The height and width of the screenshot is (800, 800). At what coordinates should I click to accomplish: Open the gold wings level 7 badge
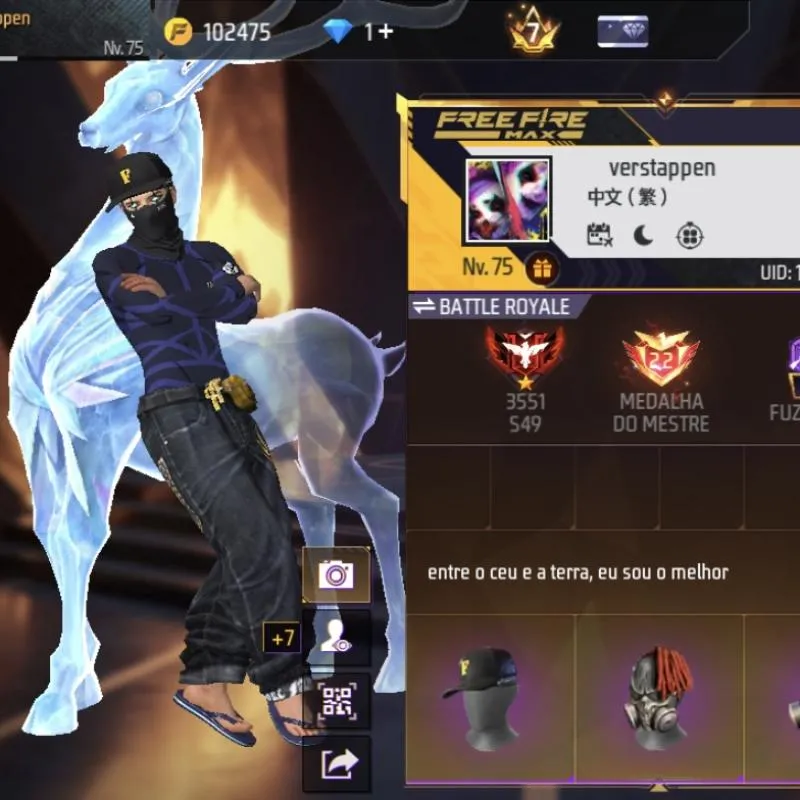coord(533,32)
